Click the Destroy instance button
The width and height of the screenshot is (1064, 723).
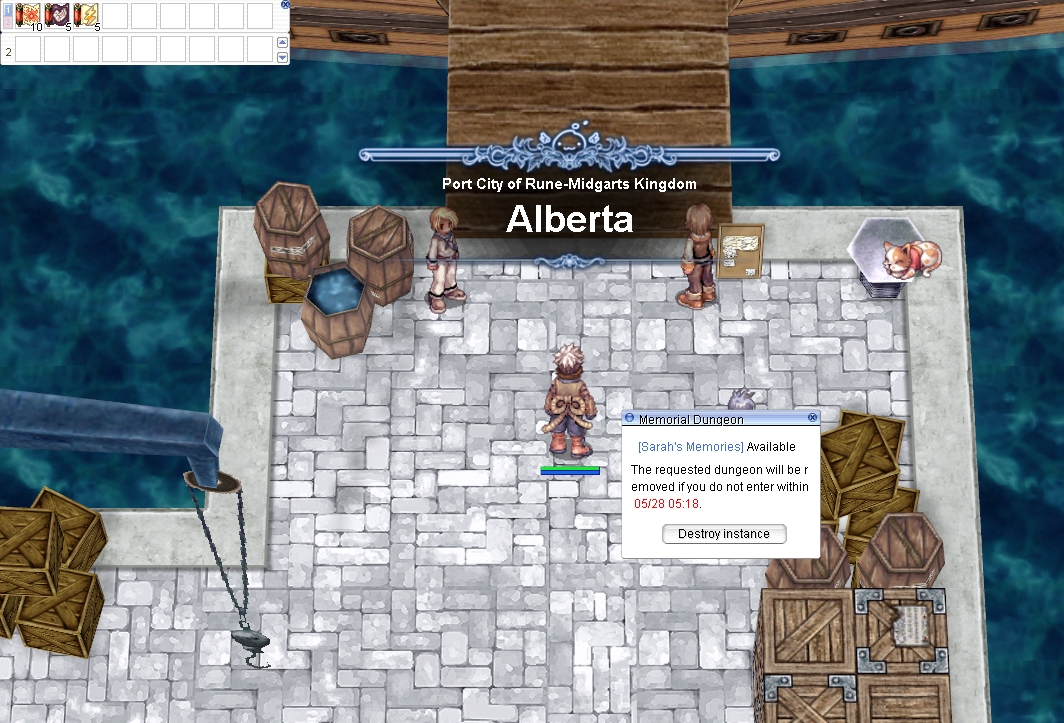(724, 534)
